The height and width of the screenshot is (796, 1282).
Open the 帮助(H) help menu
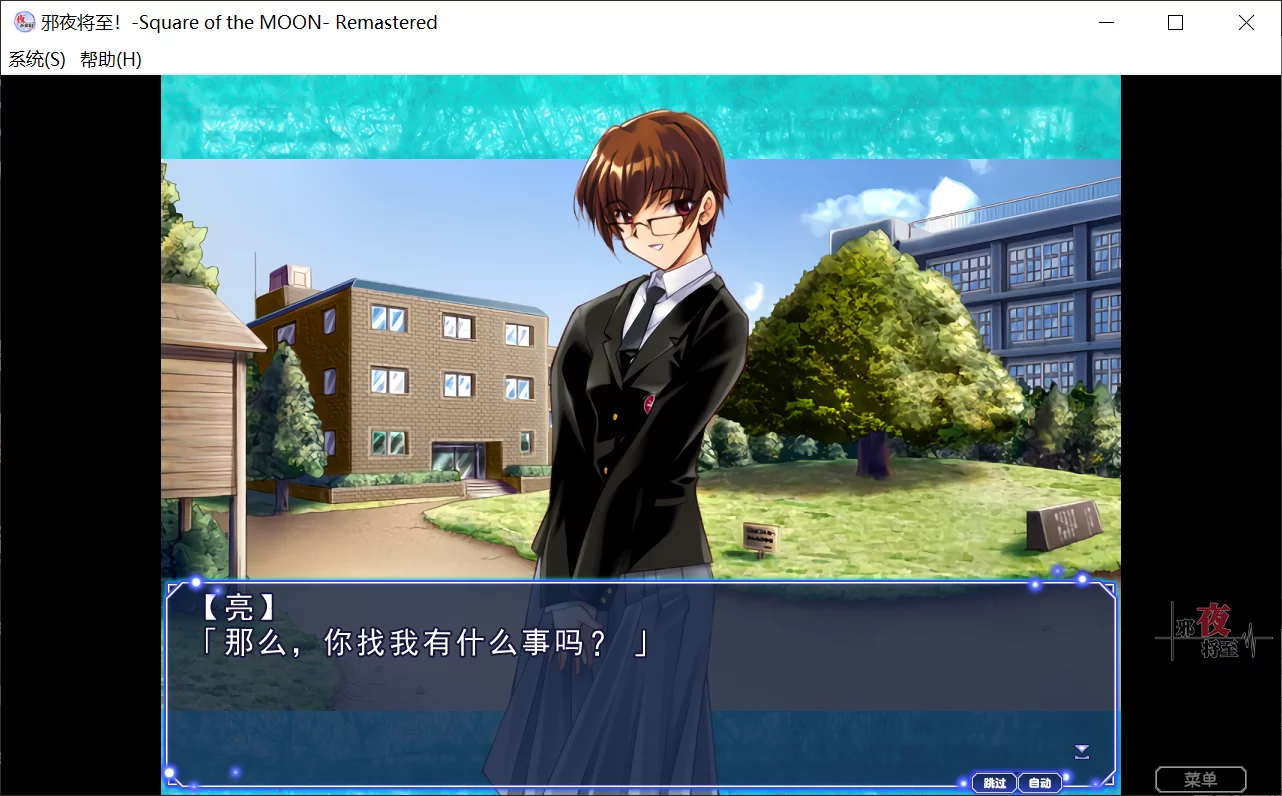click(x=112, y=60)
